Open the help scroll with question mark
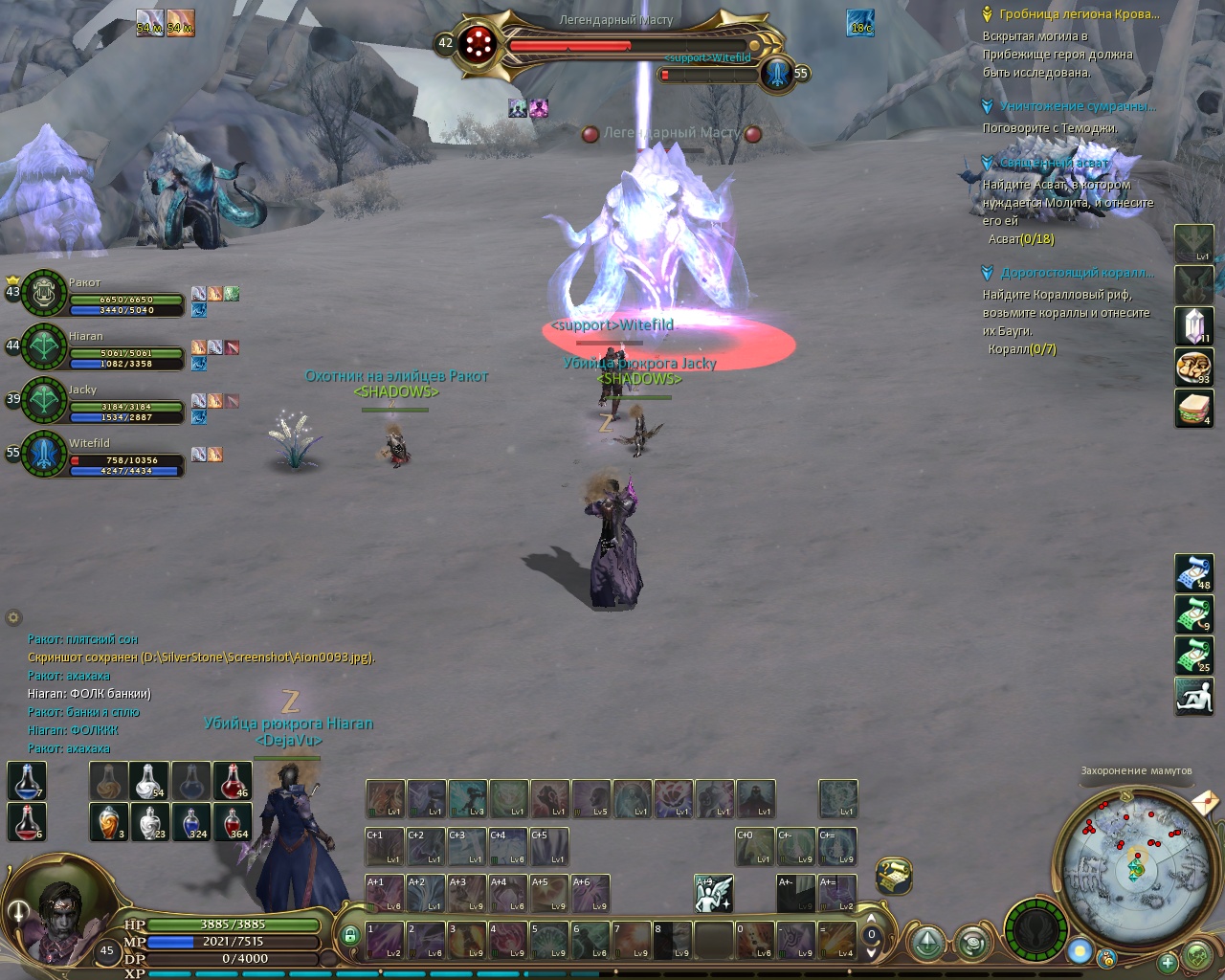1225x980 pixels. (x=892, y=875)
